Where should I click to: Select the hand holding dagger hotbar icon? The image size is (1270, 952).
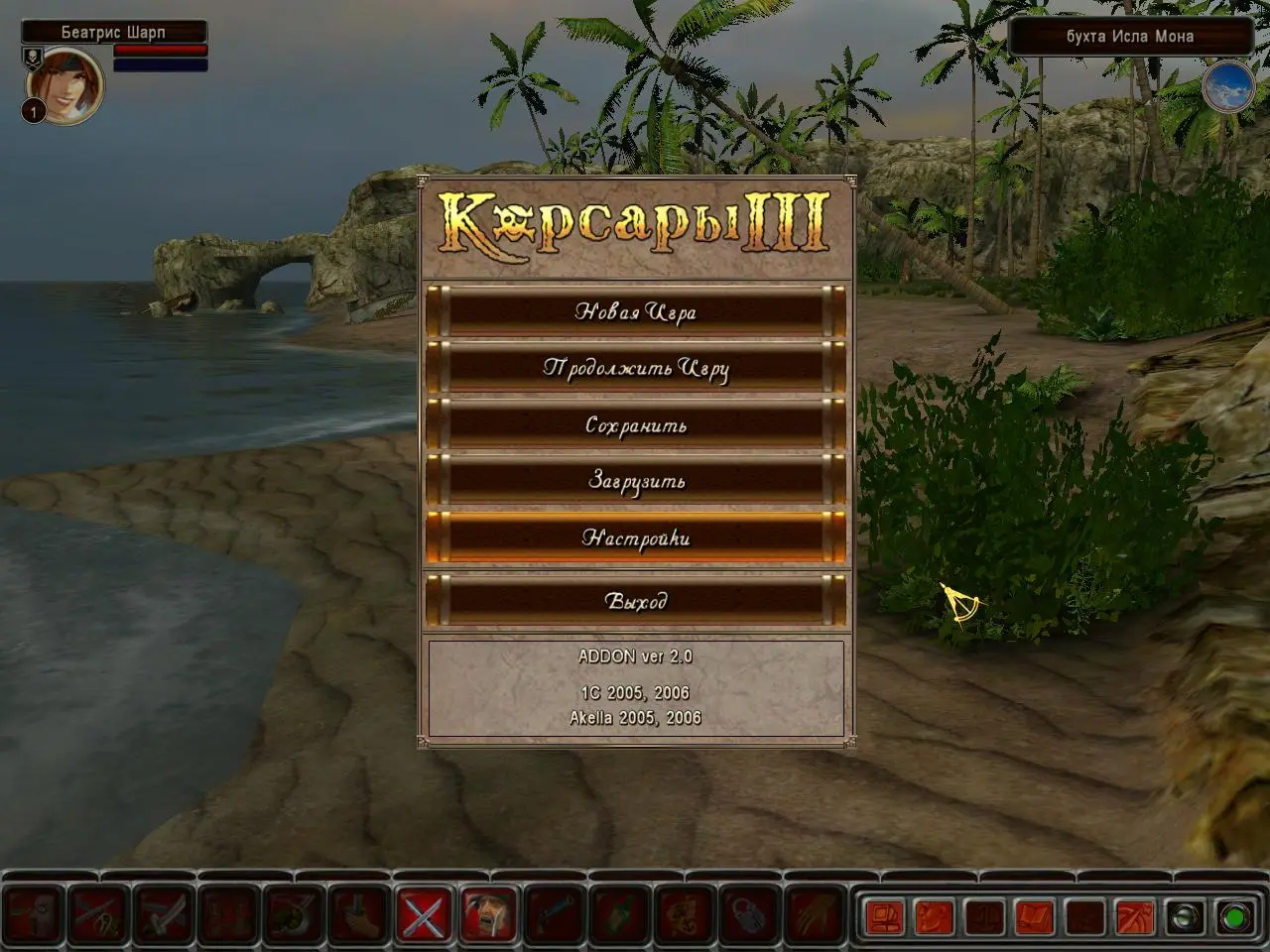[358, 914]
